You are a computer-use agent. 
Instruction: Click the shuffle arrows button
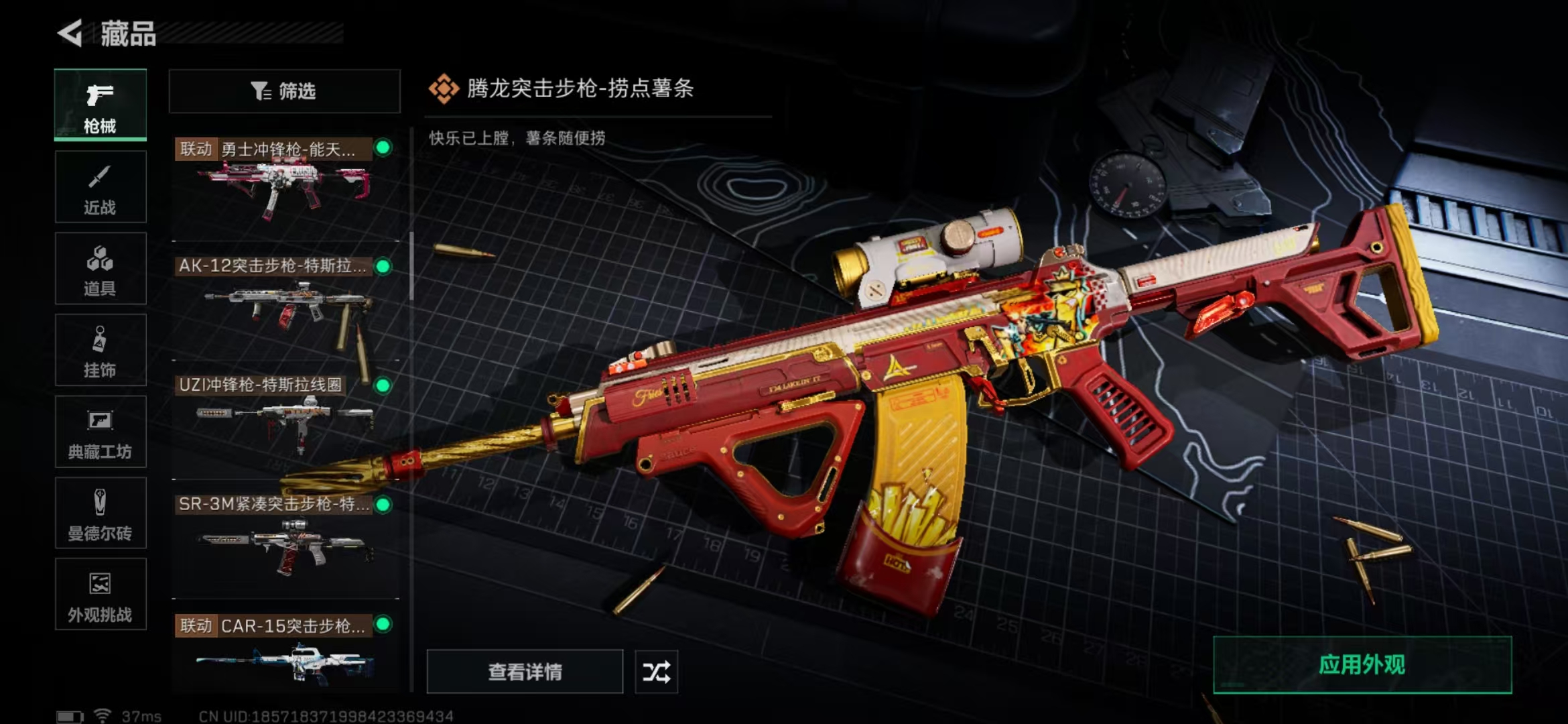click(656, 672)
